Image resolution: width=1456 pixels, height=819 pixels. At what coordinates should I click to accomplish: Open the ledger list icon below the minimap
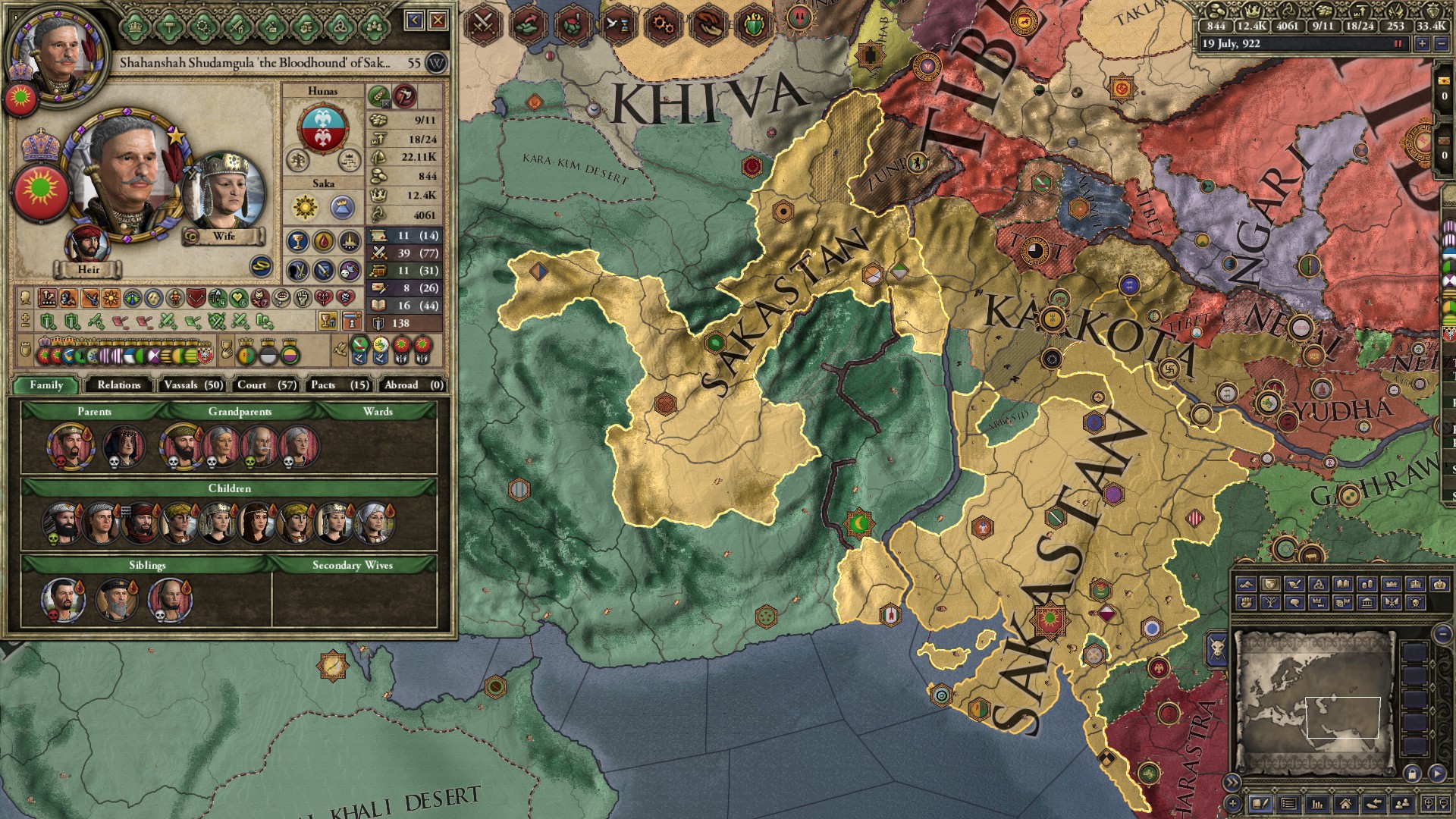pyautogui.click(x=1288, y=805)
